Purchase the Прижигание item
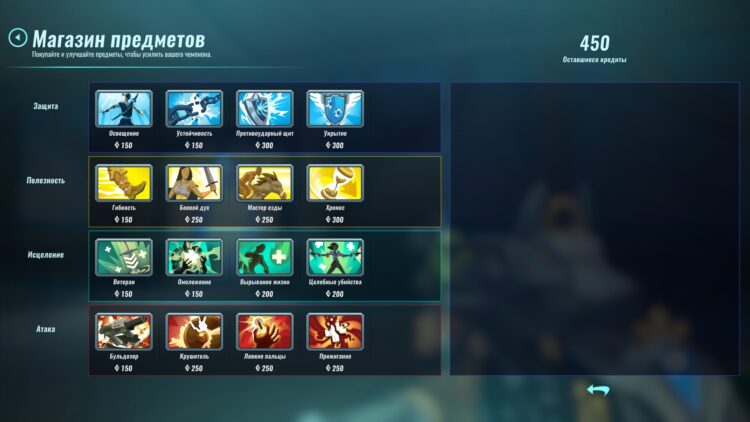 [335, 332]
